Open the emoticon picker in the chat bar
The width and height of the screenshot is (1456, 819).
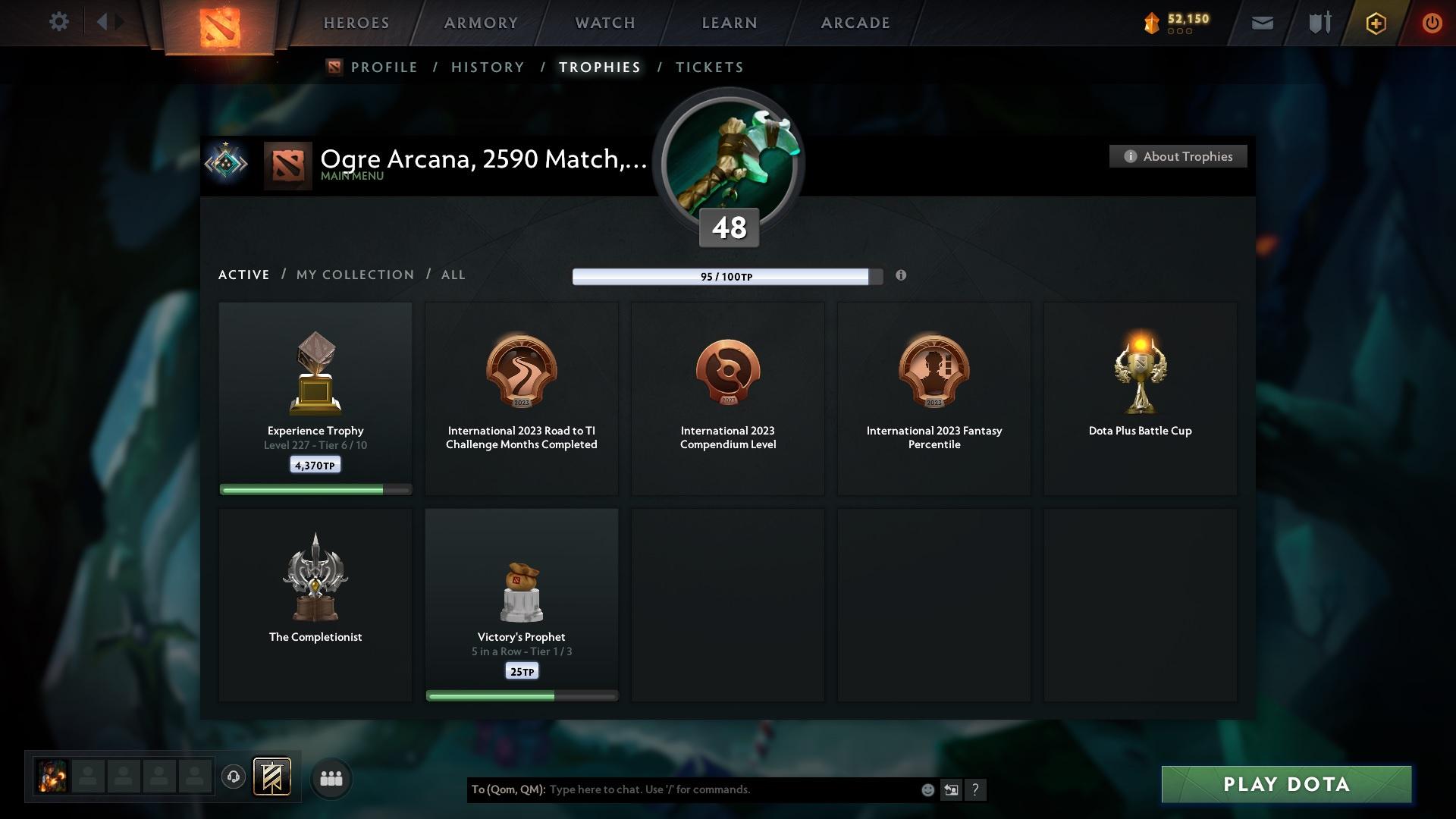pyautogui.click(x=927, y=789)
